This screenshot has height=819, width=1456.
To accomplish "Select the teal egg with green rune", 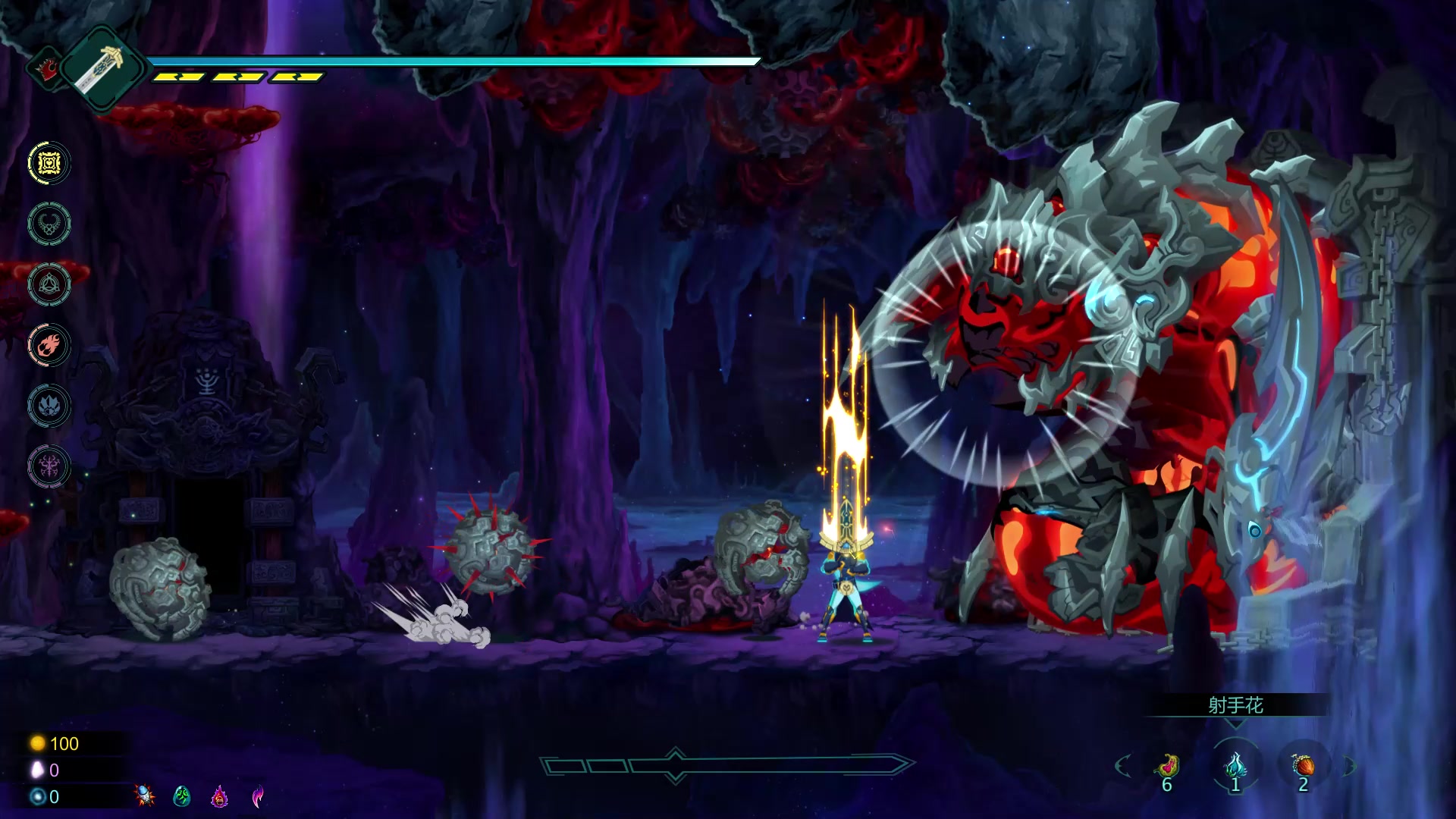I will (x=182, y=795).
